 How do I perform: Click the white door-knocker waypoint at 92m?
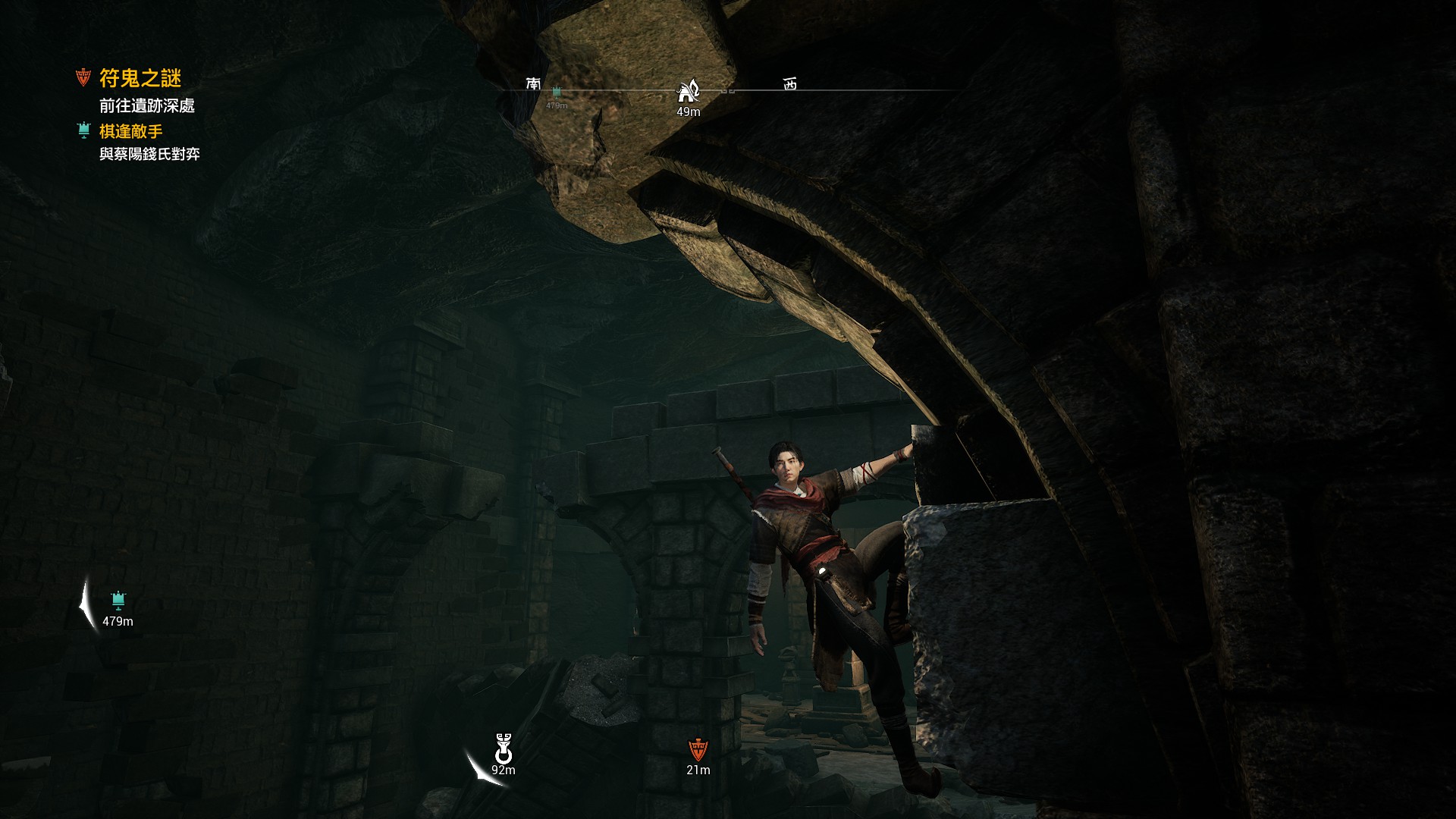click(504, 748)
